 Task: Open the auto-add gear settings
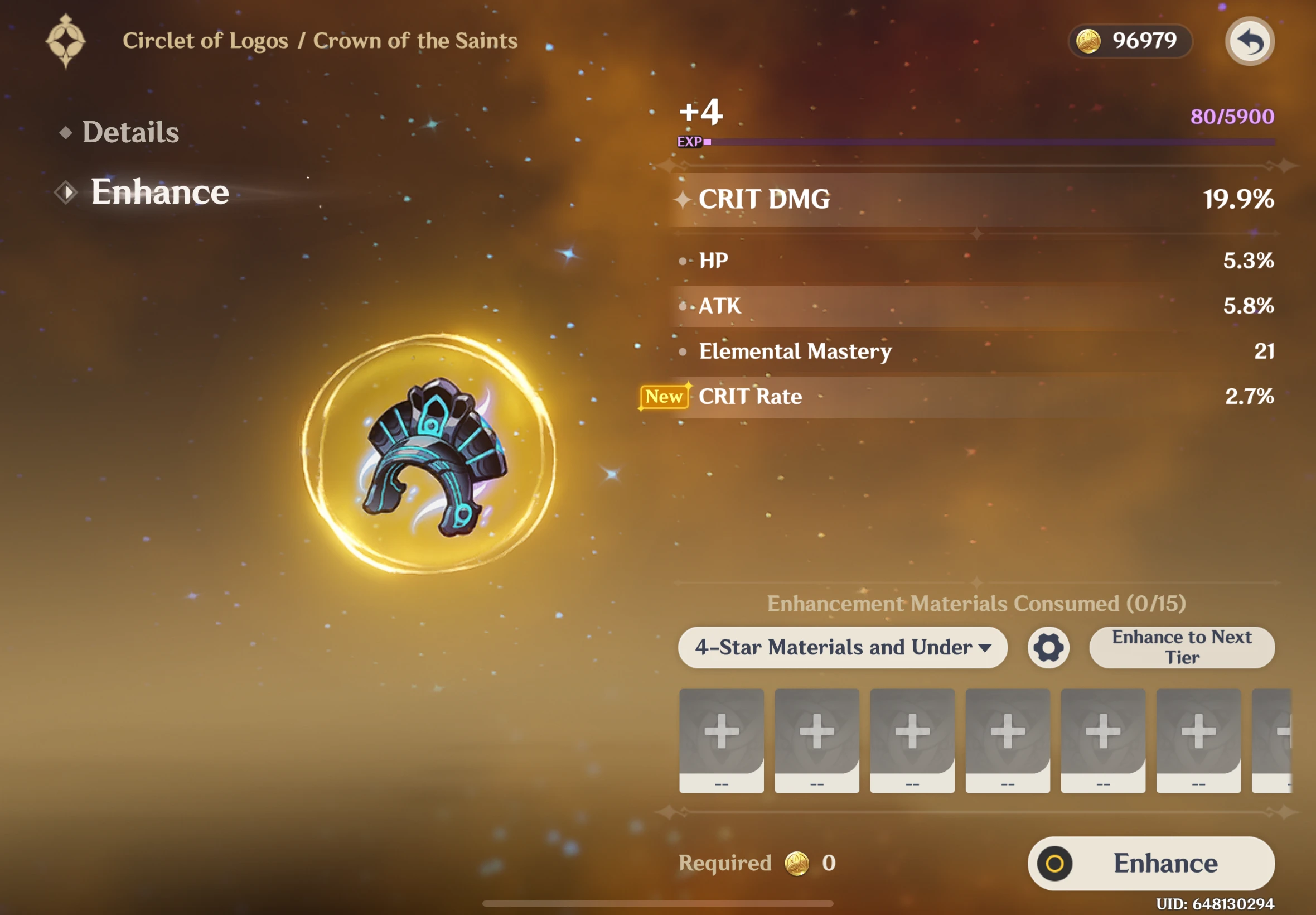tap(1048, 648)
